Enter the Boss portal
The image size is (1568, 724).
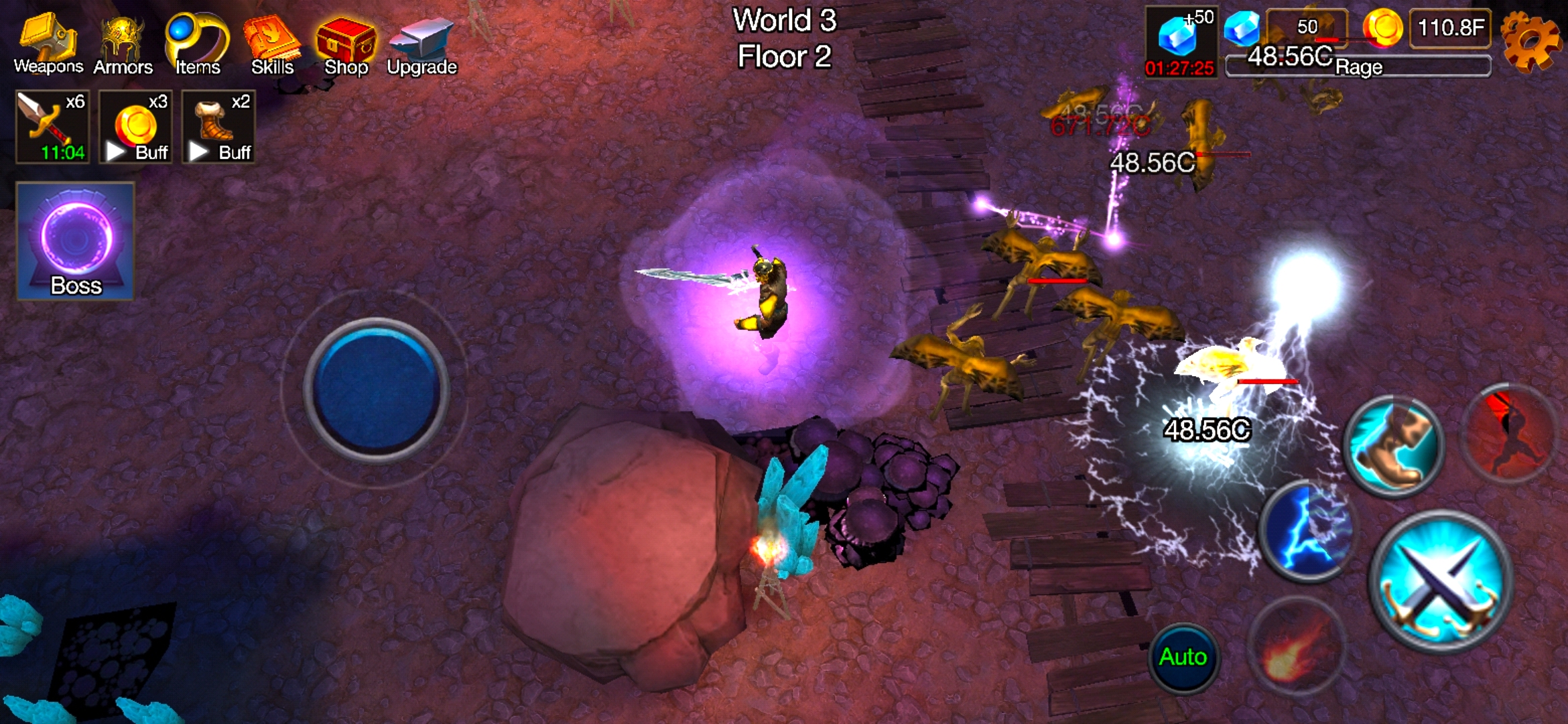click(x=74, y=238)
